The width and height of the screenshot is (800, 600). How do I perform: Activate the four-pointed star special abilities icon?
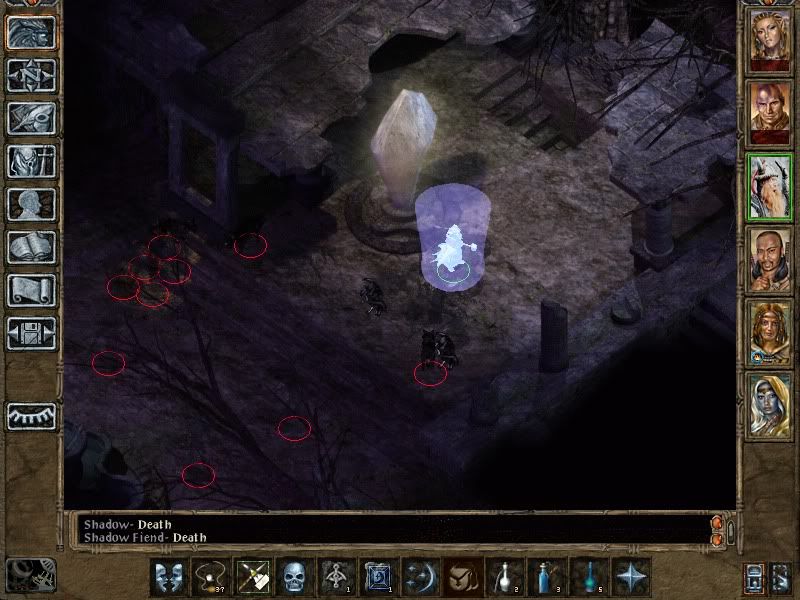[631, 577]
